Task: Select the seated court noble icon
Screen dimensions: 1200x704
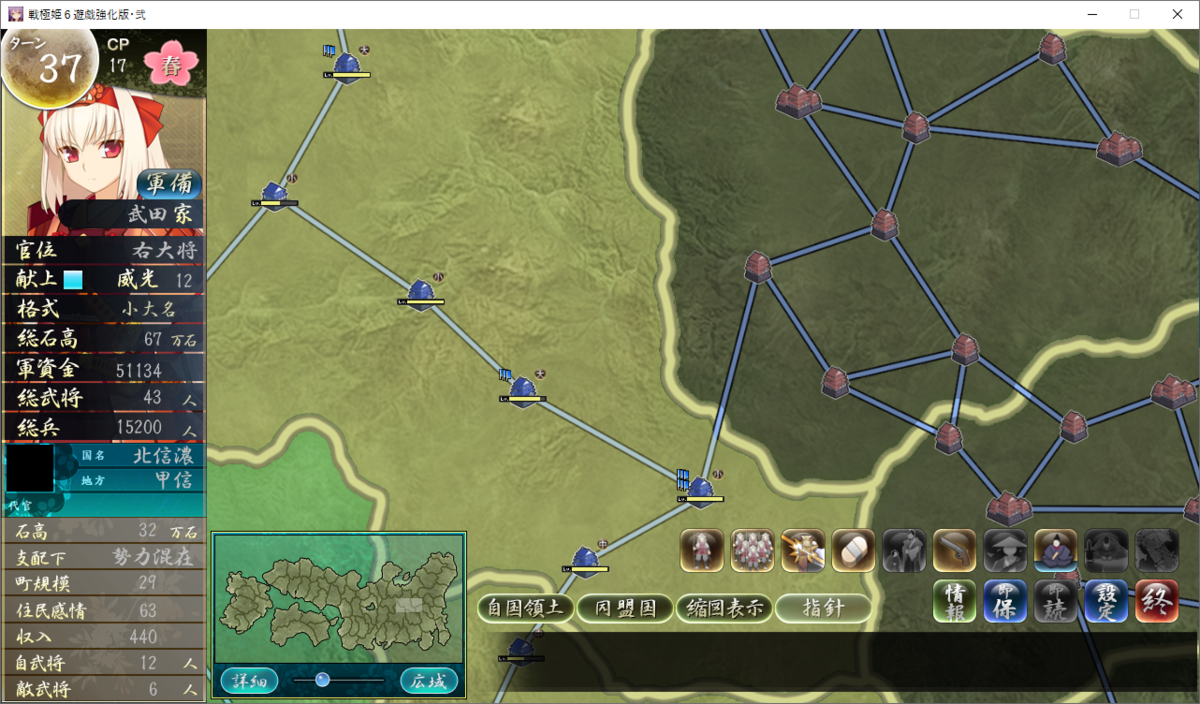Action: [1055, 550]
